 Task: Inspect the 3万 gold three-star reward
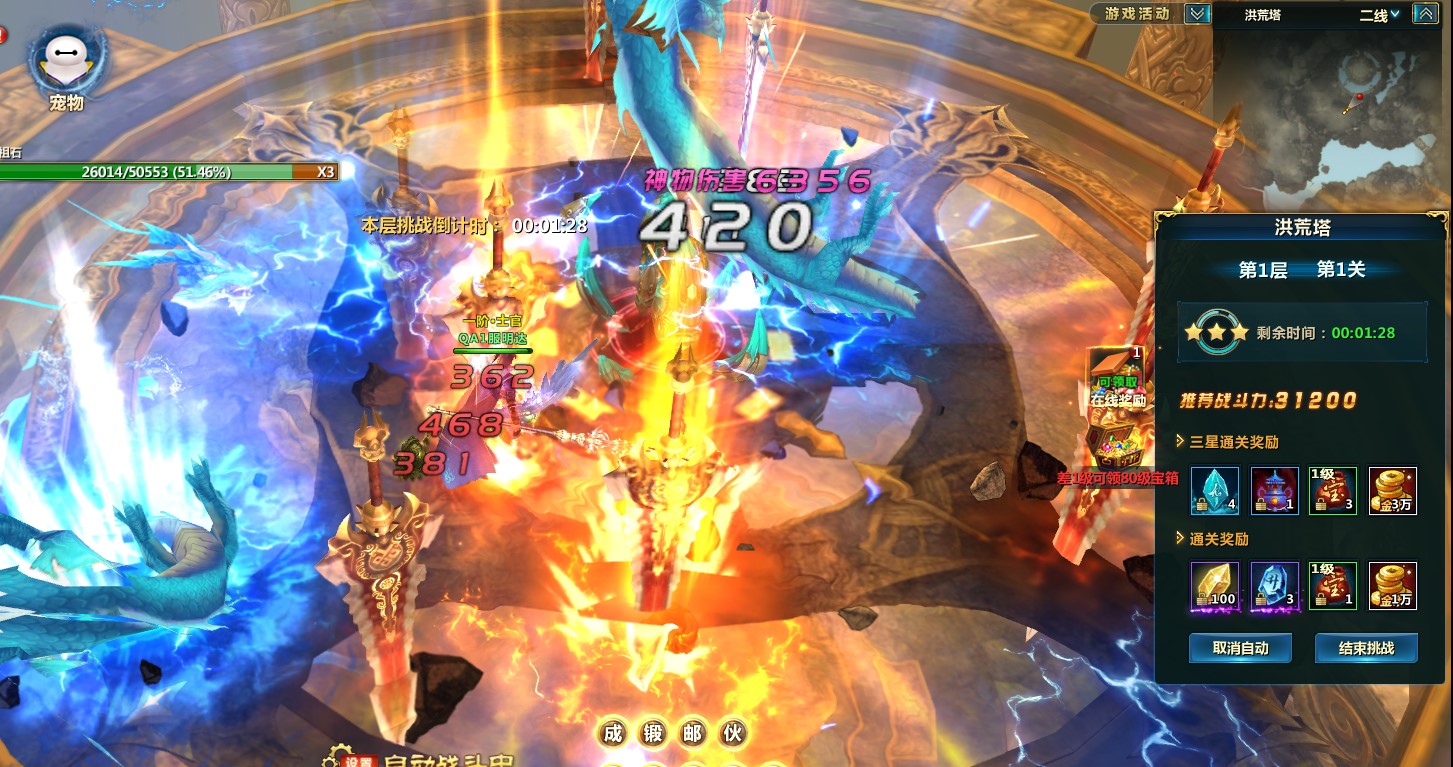1392,492
